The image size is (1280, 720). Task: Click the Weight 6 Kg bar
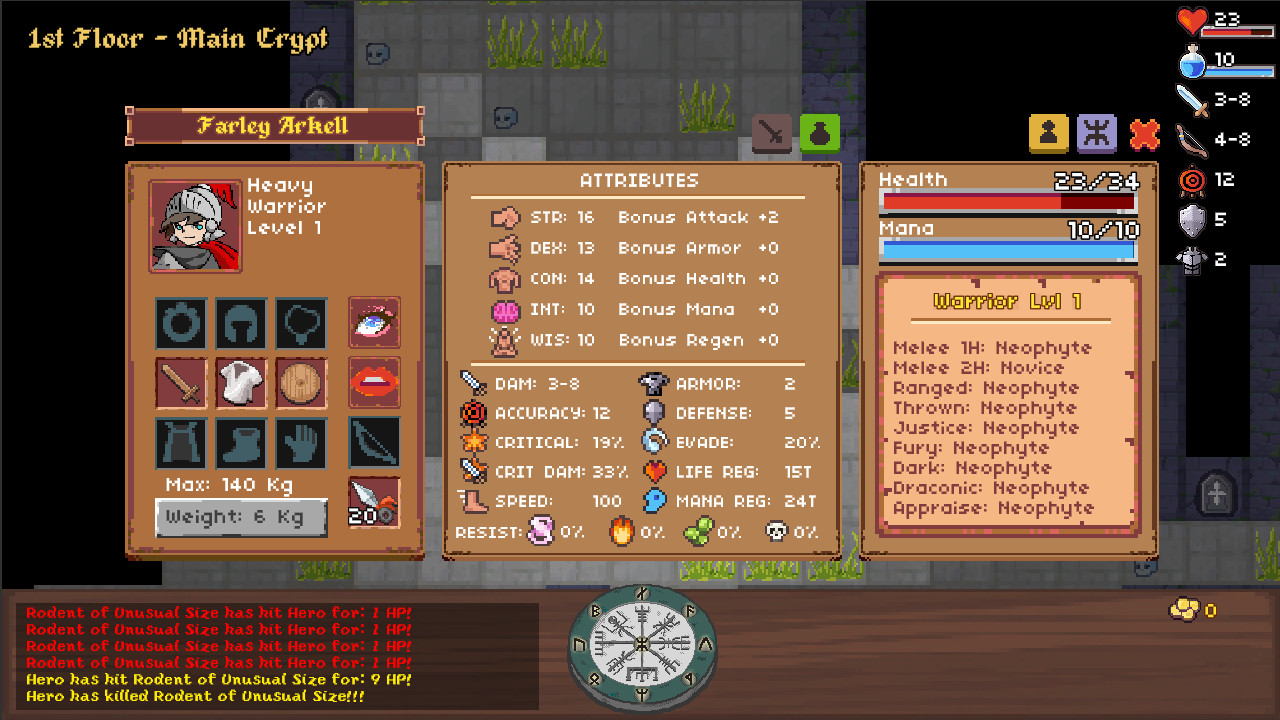click(241, 518)
